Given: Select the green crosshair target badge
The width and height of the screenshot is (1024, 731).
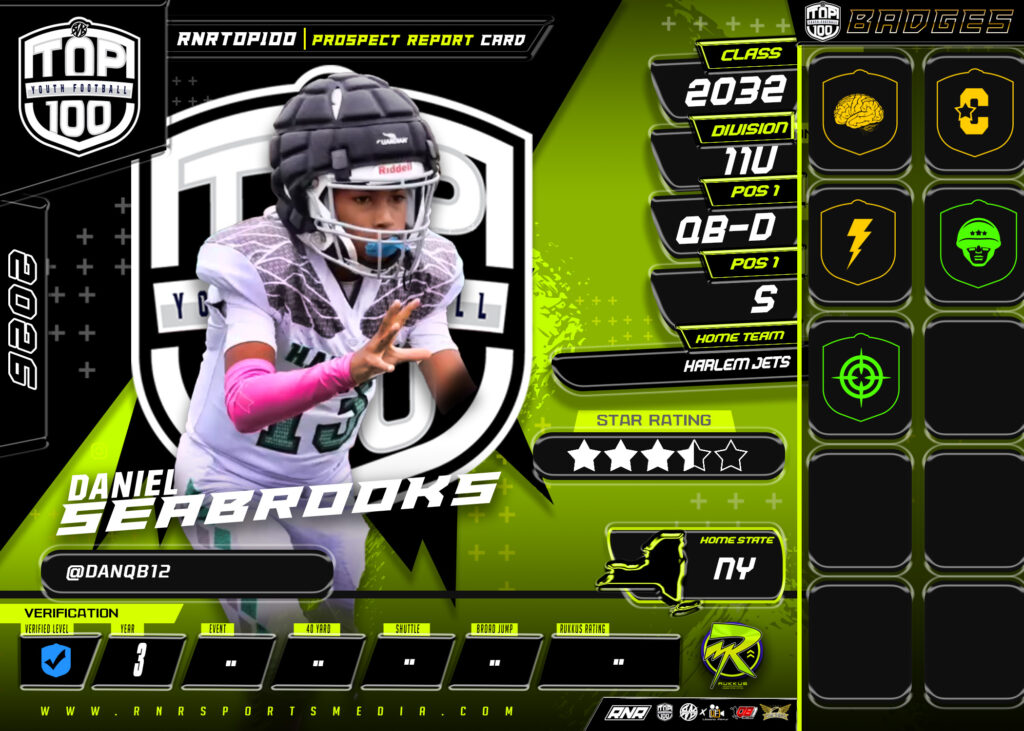Looking at the screenshot, I should tap(859, 377).
